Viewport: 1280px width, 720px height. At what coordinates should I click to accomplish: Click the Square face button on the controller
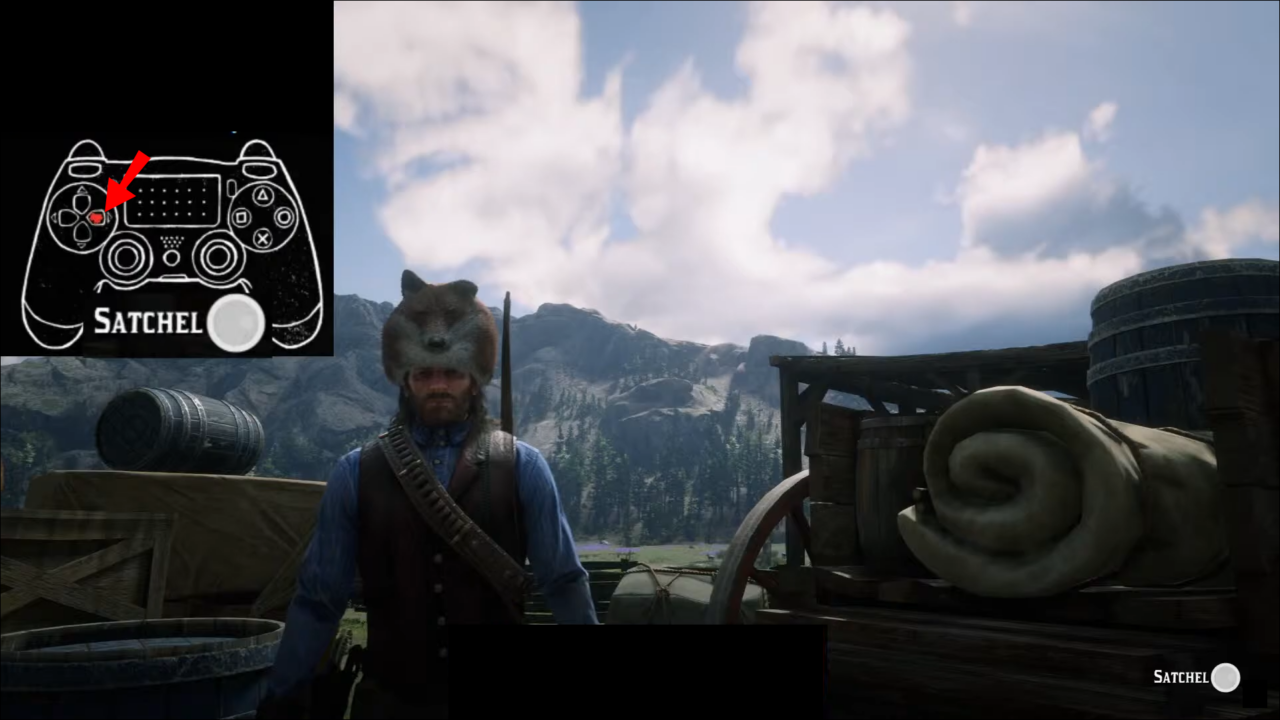pyautogui.click(x=242, y=216)
